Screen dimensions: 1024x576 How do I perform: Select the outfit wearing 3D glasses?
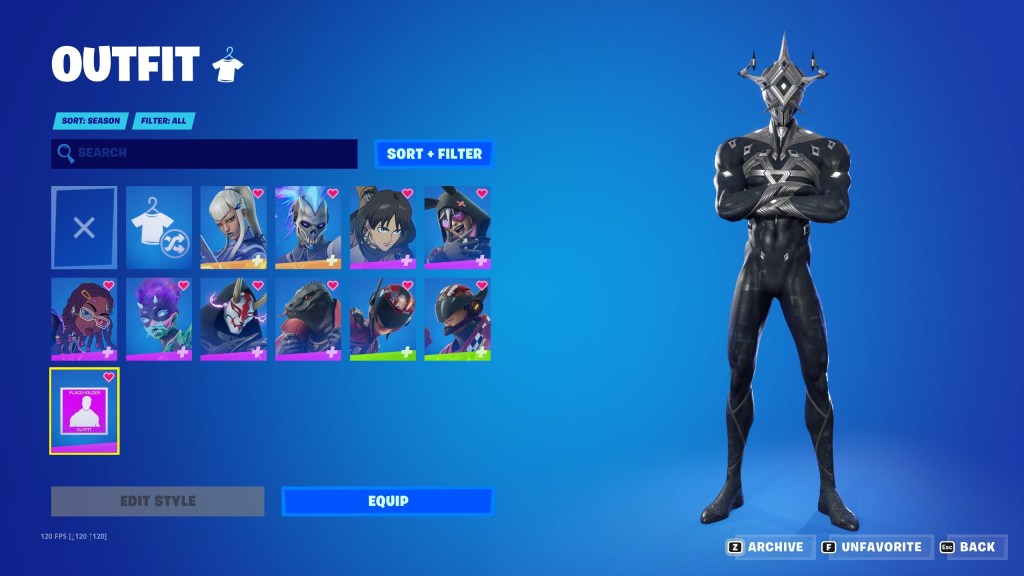click(84, 319)
